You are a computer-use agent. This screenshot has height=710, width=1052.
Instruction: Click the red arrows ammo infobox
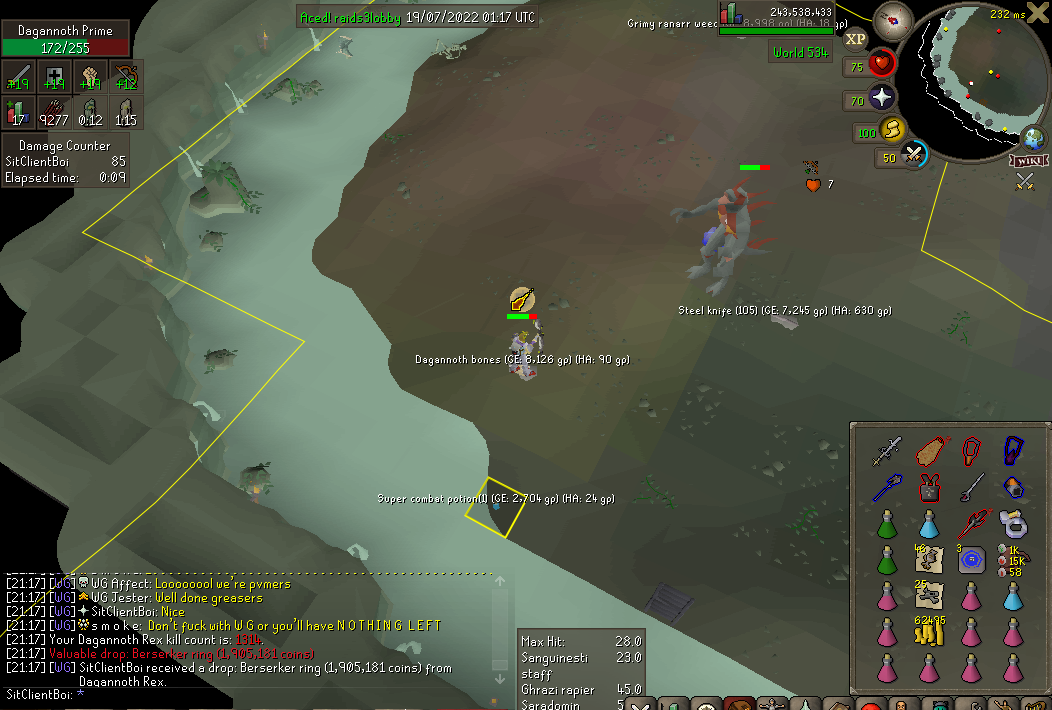coord(54,112)
